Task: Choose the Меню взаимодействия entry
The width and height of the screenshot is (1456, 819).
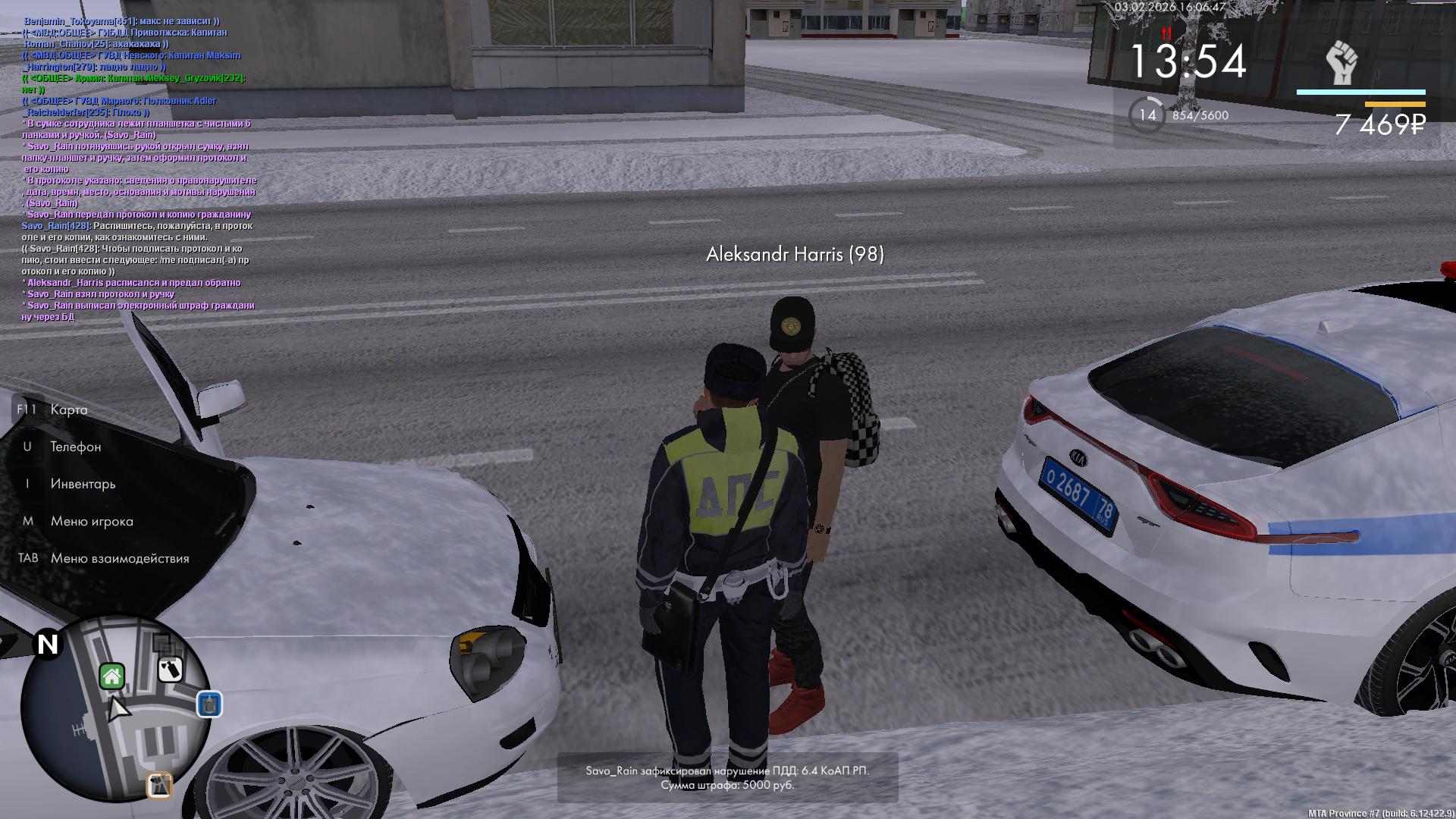Action: [120, 558]
